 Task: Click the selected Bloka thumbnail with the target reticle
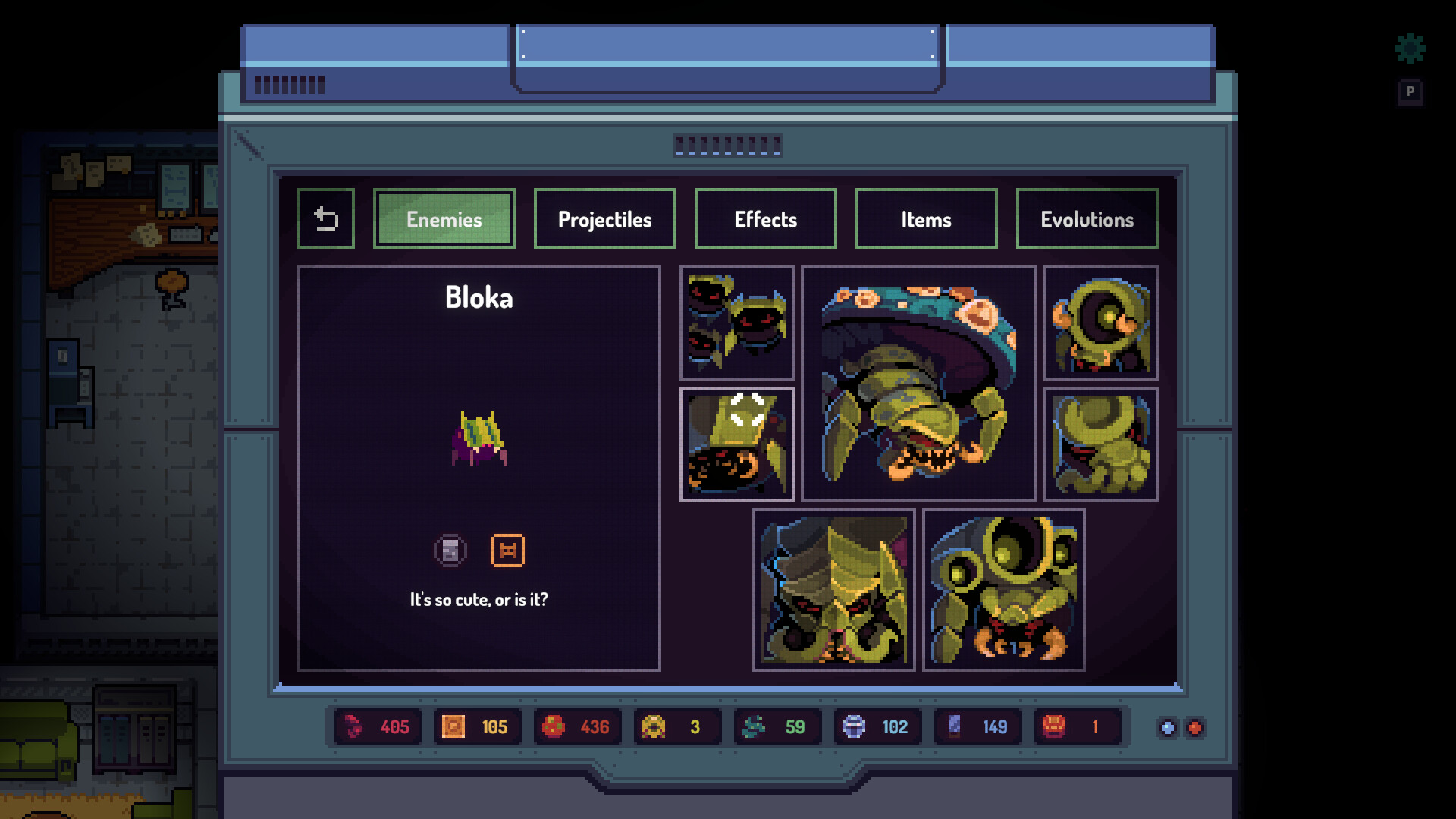point(738,444)
